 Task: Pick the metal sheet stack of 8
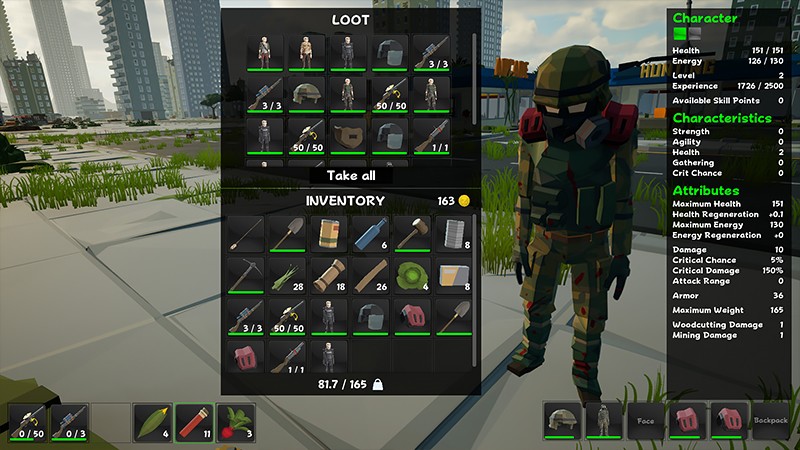click(x=453, y=234)
